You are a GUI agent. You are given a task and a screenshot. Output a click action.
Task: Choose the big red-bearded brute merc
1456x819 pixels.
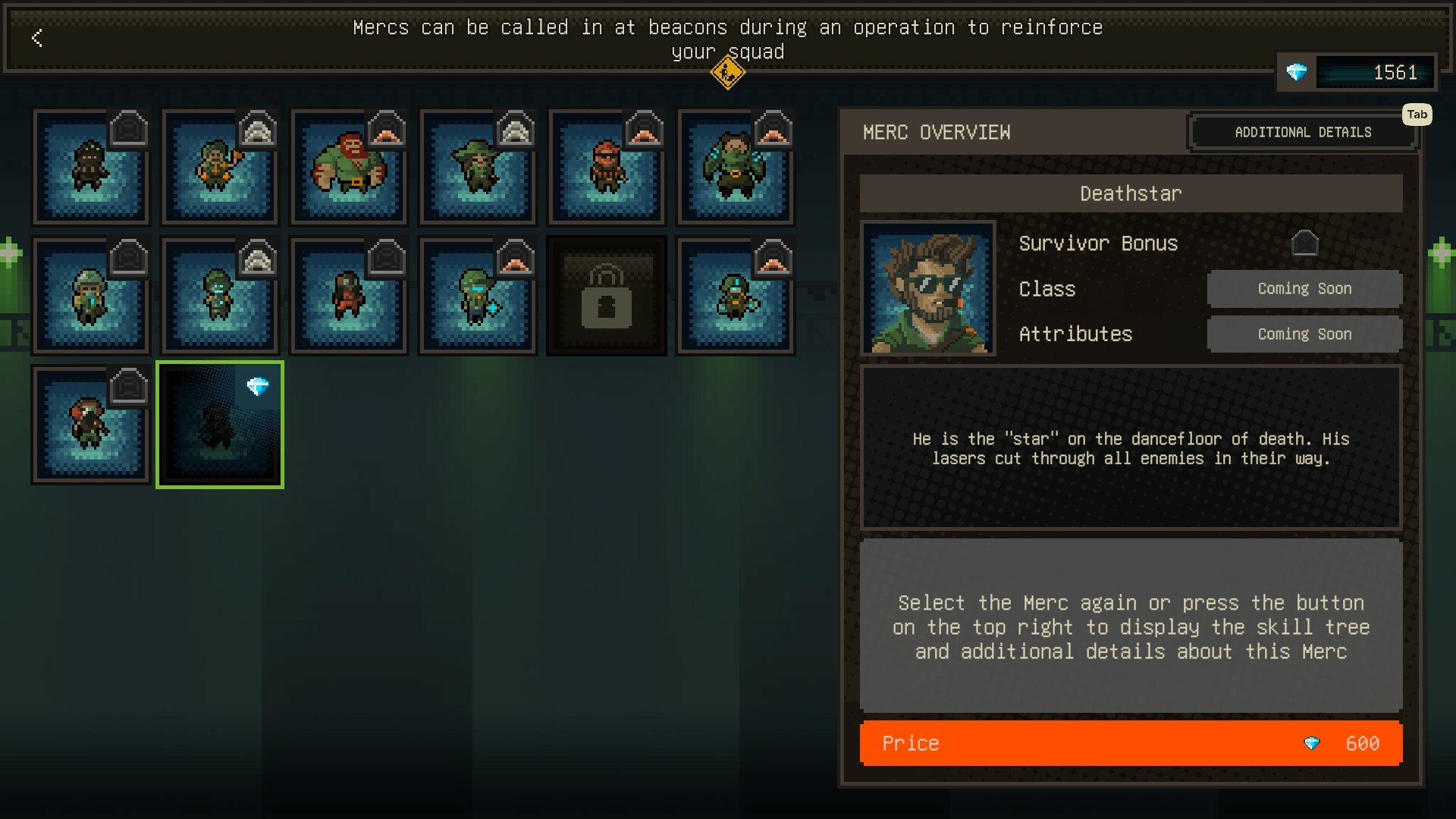(x=349, y=168)
